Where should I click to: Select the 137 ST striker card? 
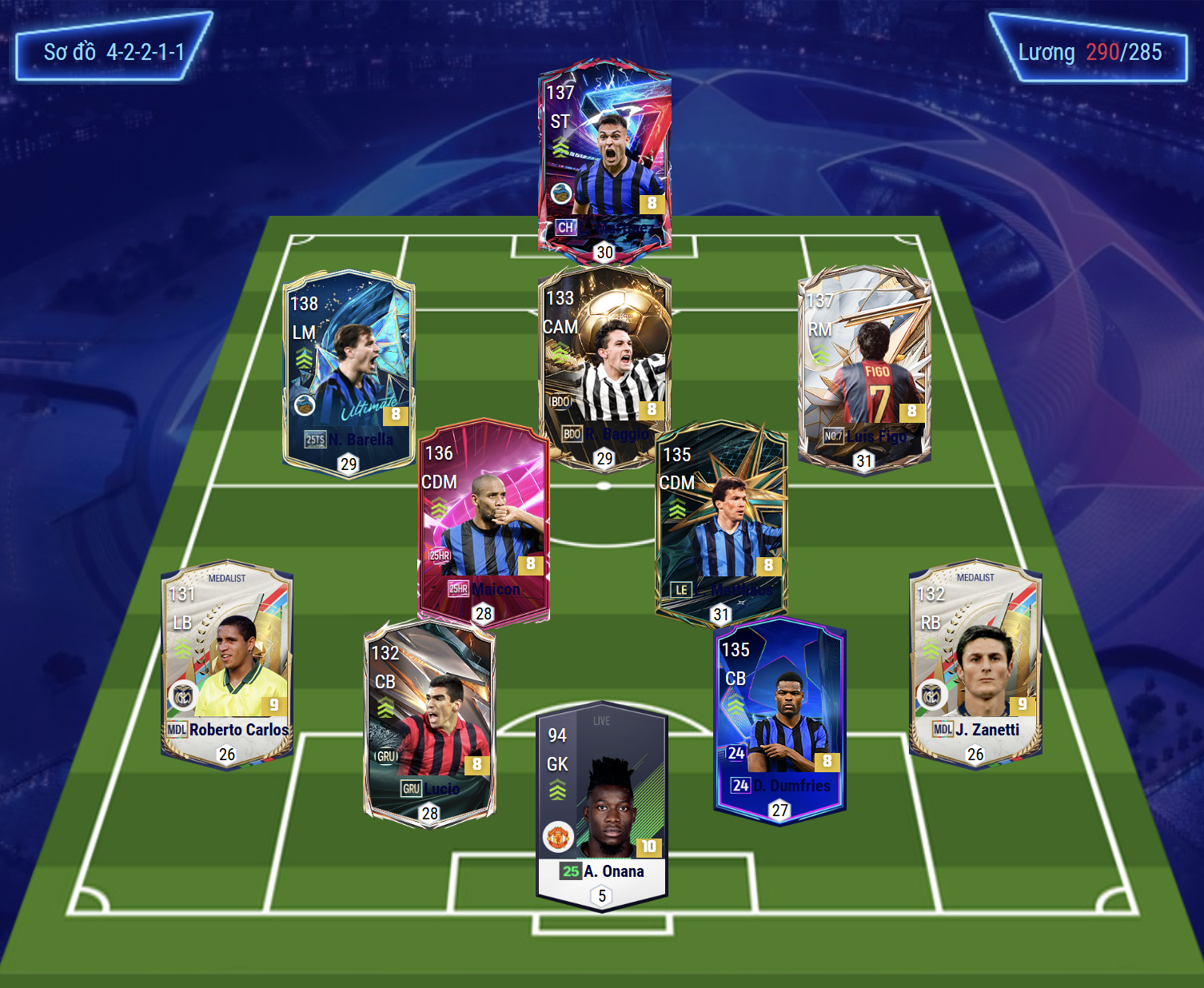click(x=604, y=160)
